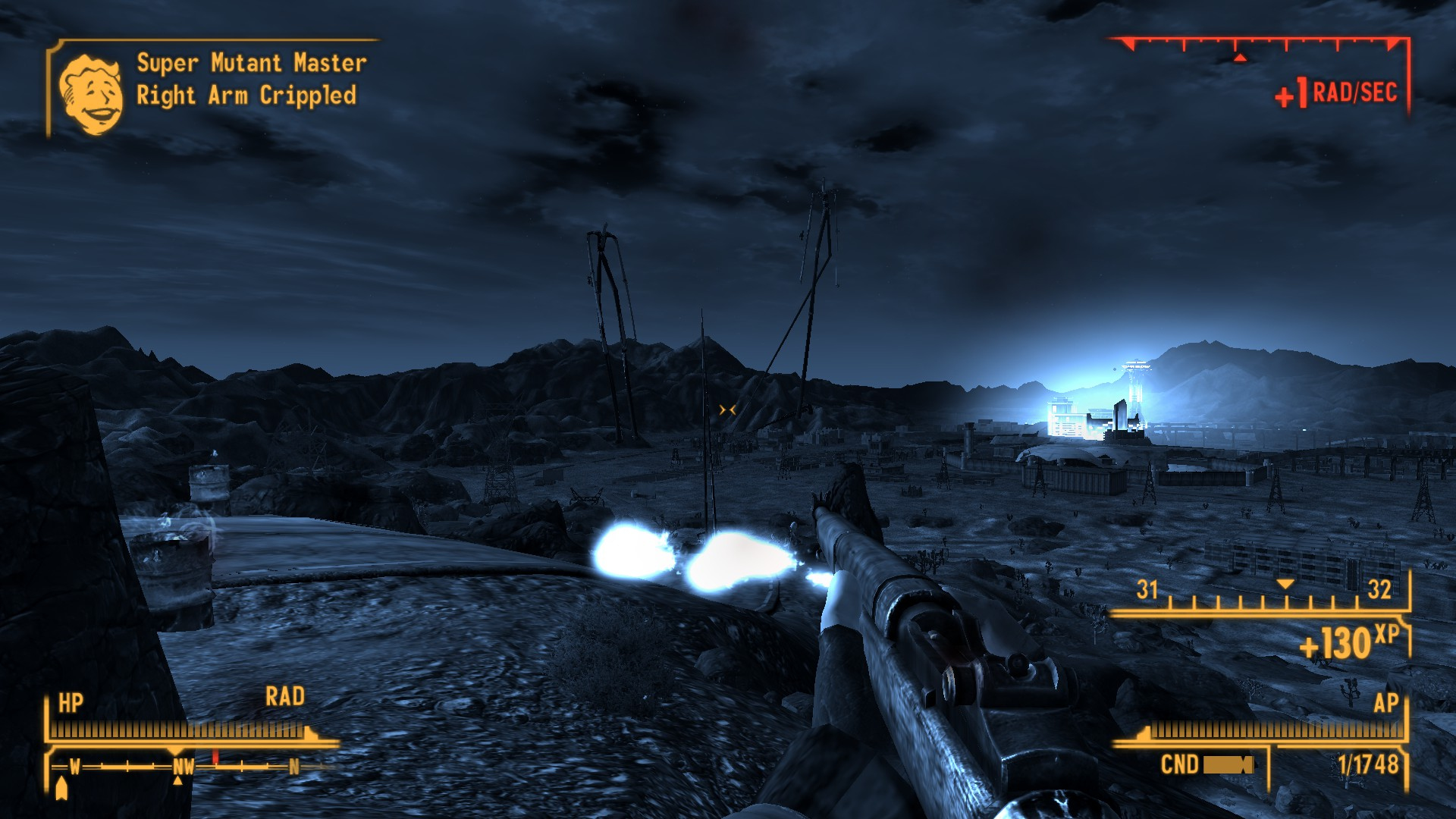Click the Vault Boy notification icon
This screenshot has width=1456, height=819.
coord(91,94)
